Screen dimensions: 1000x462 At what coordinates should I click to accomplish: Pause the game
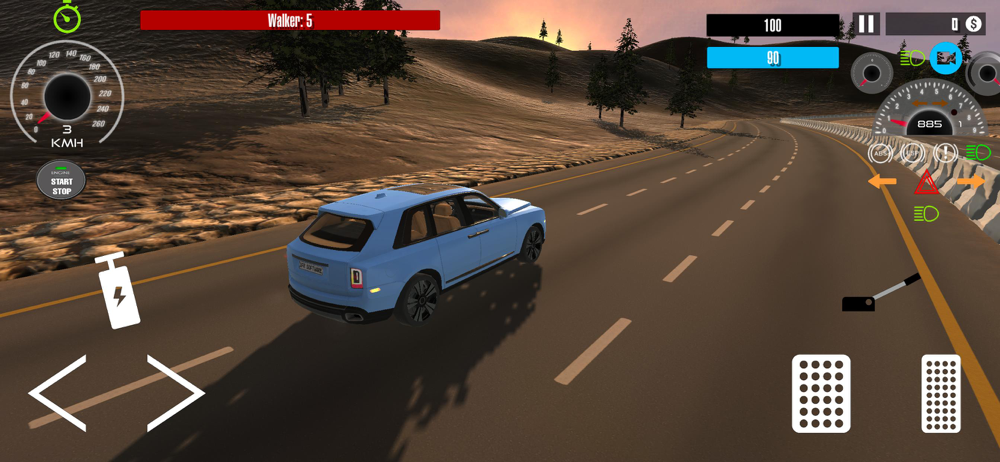(865, 23)
